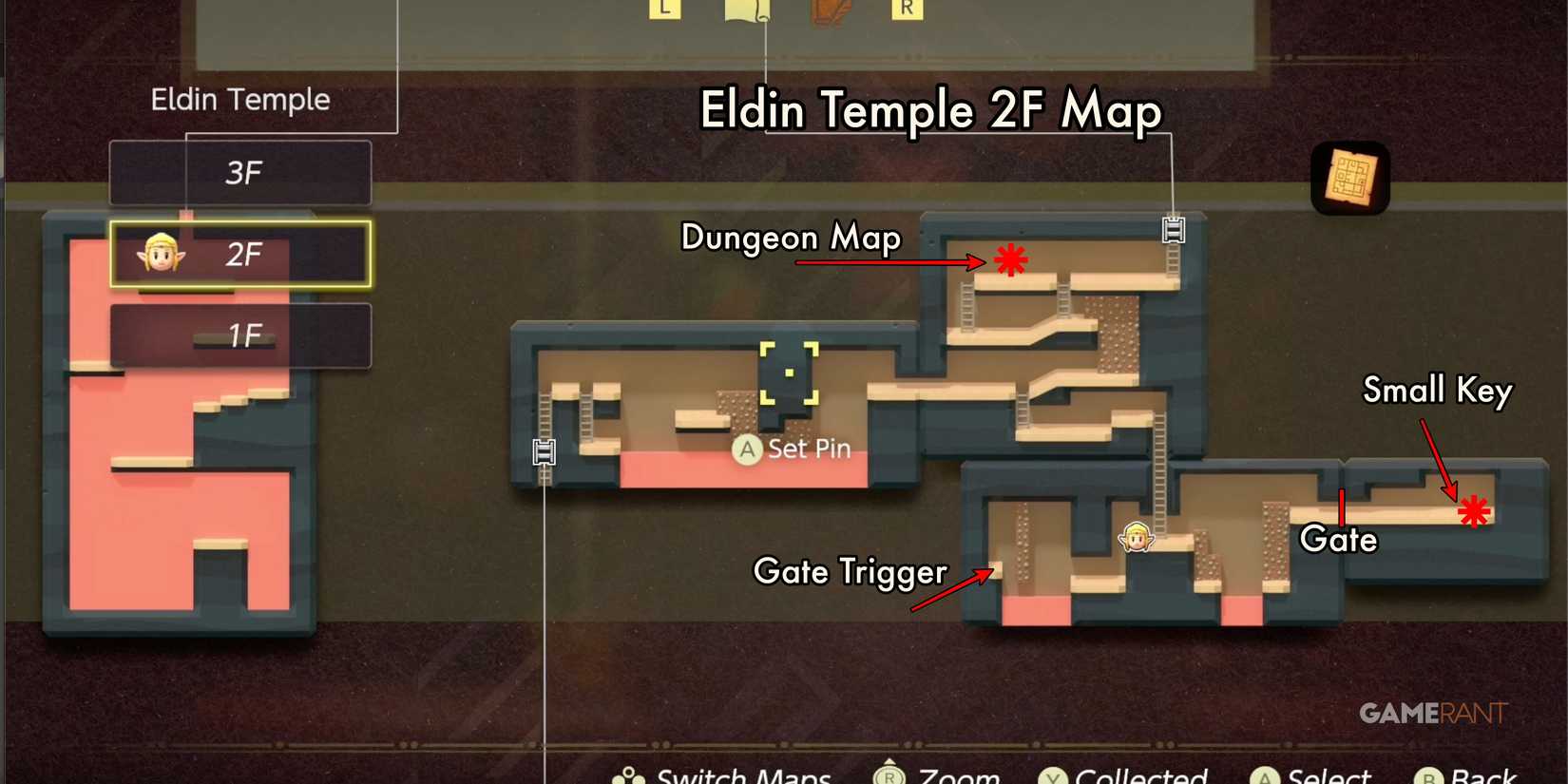Click the ladder icon atop the upper-right room
The width and height of the screenshot is (1568, 784).
coord(1174,228)
